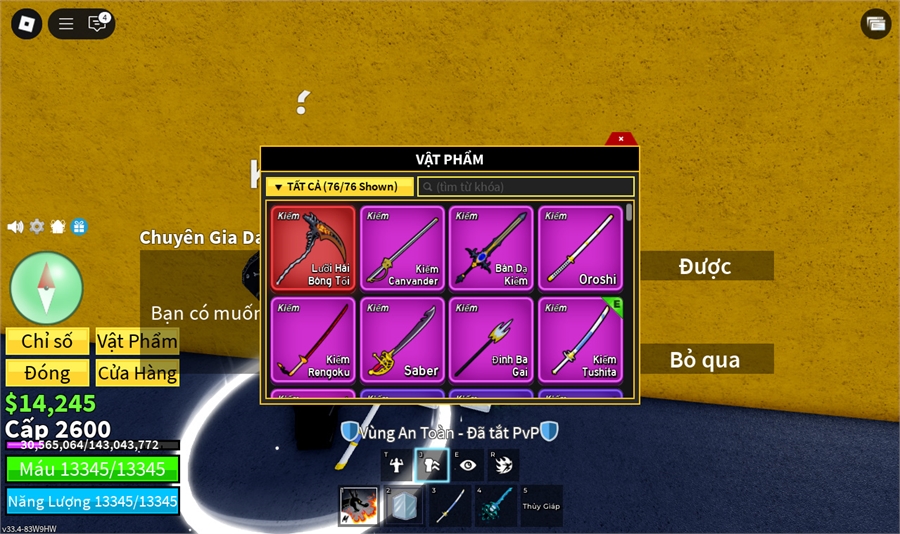Activate the eye observation ability icon
This screenshot has height=534, width=900.
pyautogui.click(x=468, y=465)
